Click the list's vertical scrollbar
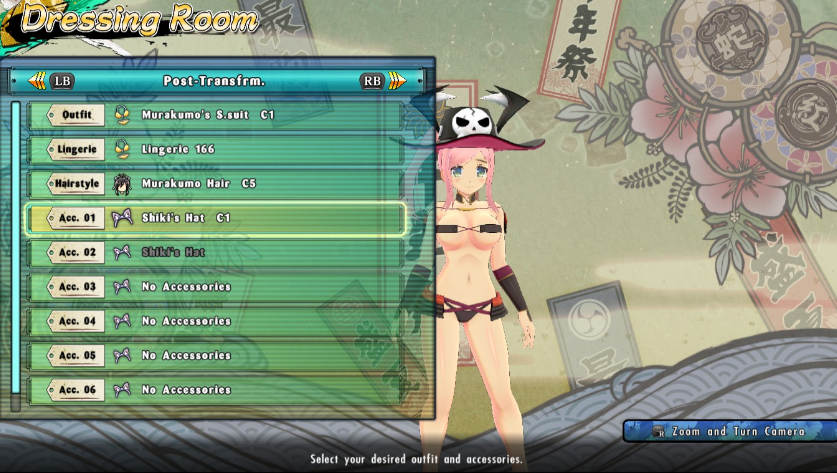 point(16,250)
